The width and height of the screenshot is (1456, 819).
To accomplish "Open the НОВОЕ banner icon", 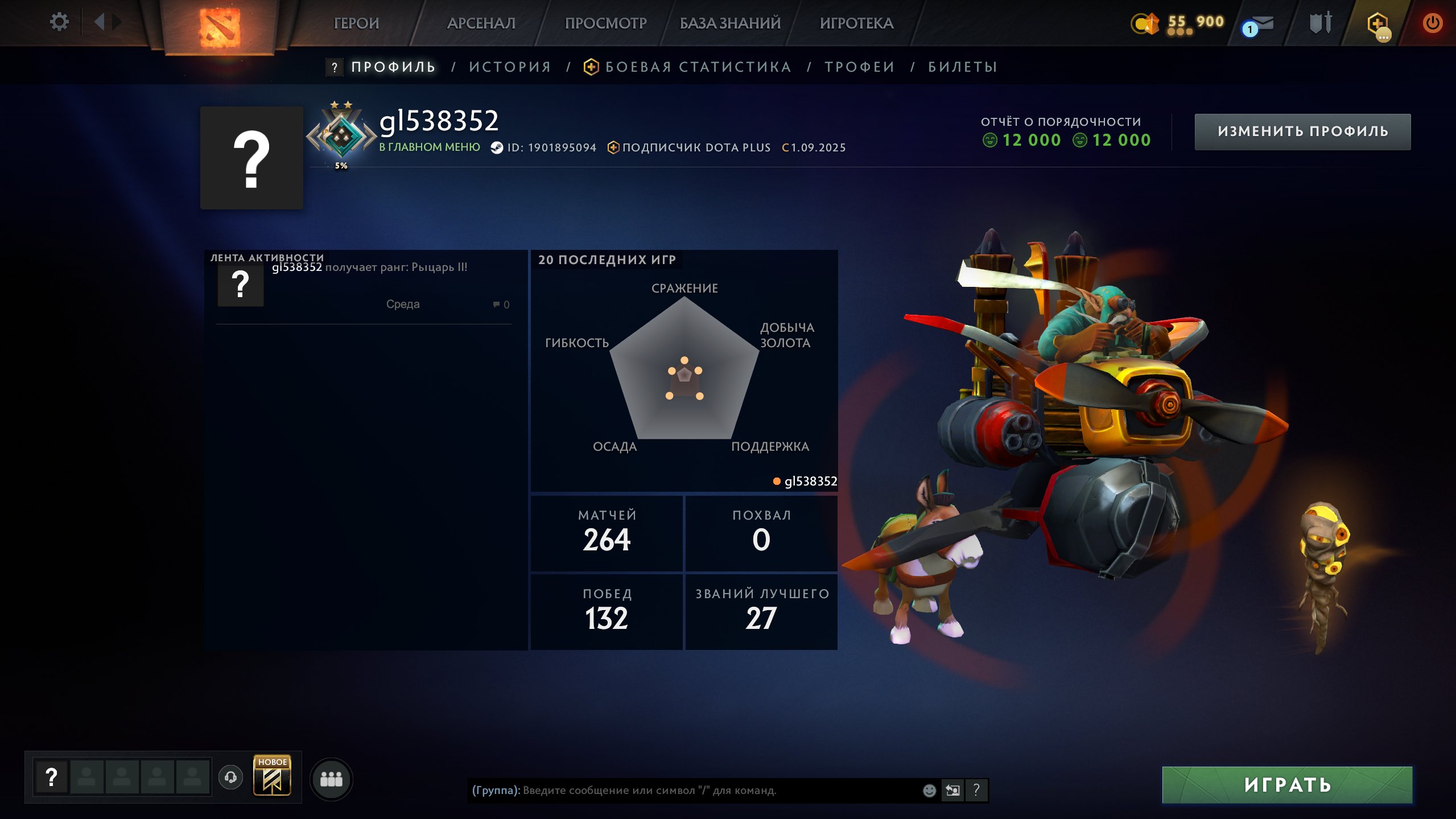I will 272,776.
